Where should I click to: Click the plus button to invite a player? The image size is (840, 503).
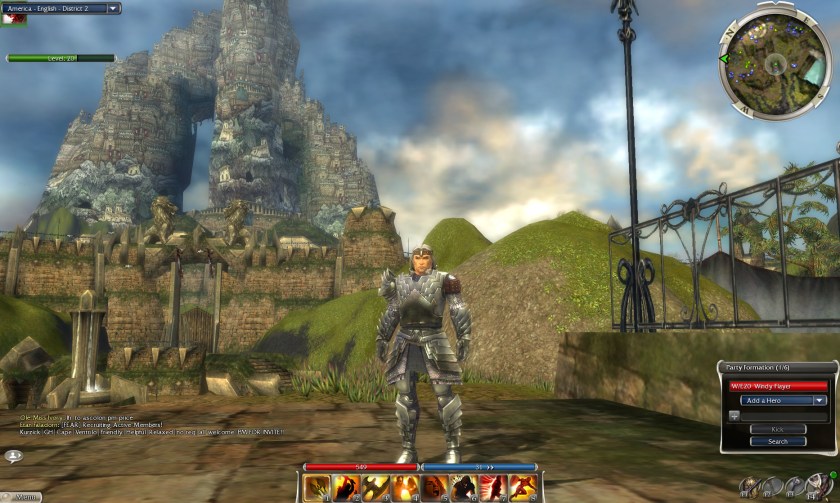[734, 414]
